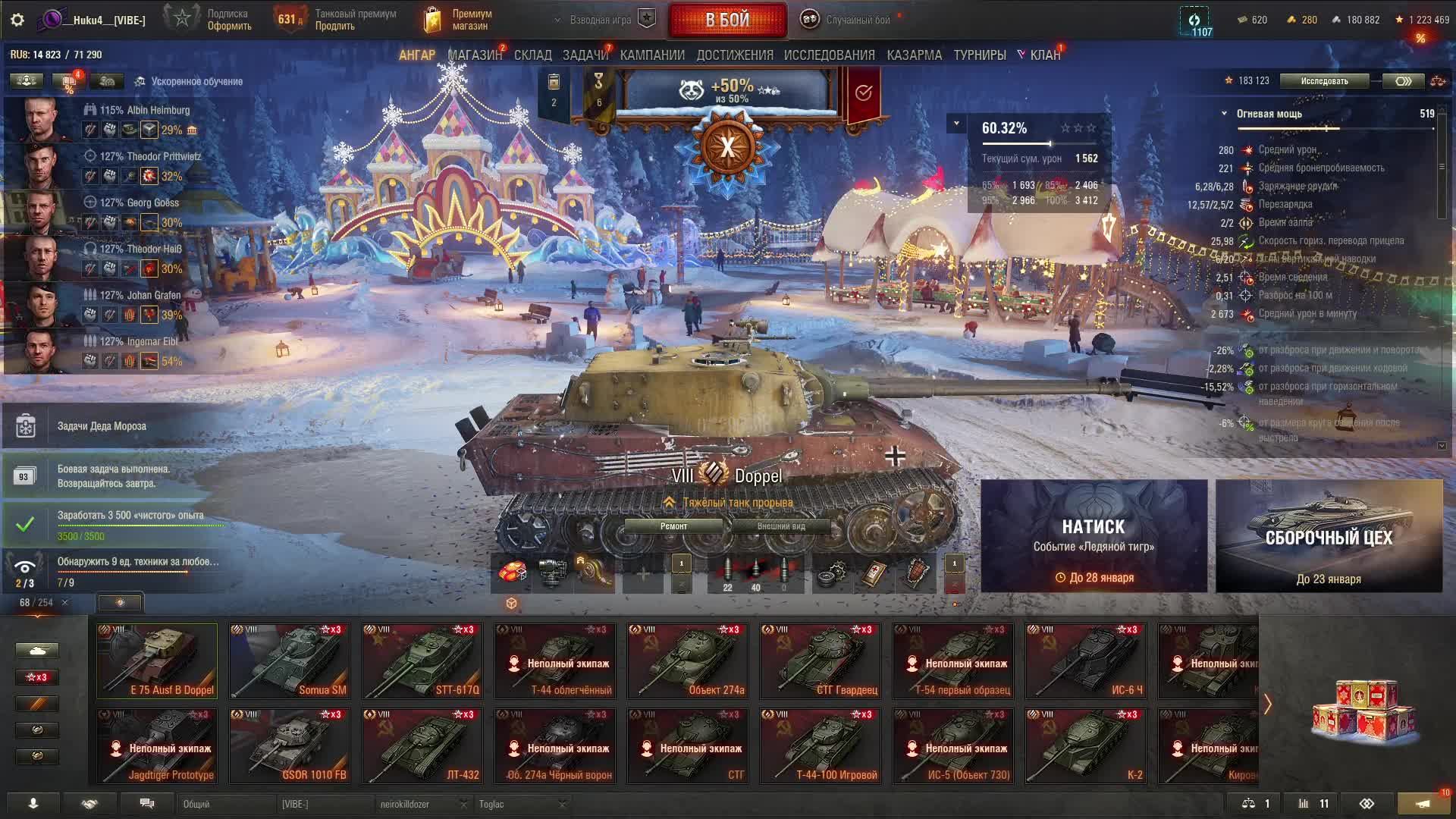Switch to the МАГАЗИН tab

475,55
